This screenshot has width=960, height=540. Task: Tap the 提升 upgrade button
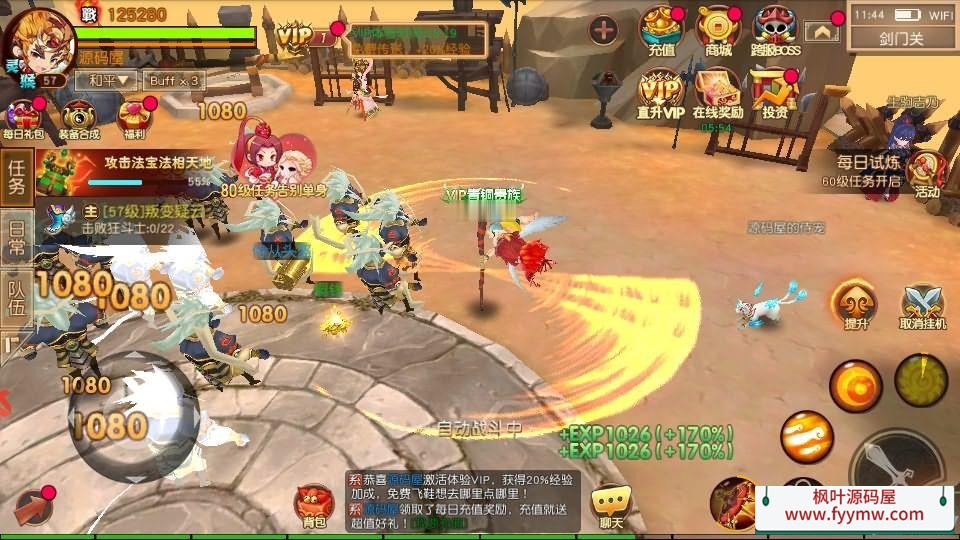pos(856,305)
